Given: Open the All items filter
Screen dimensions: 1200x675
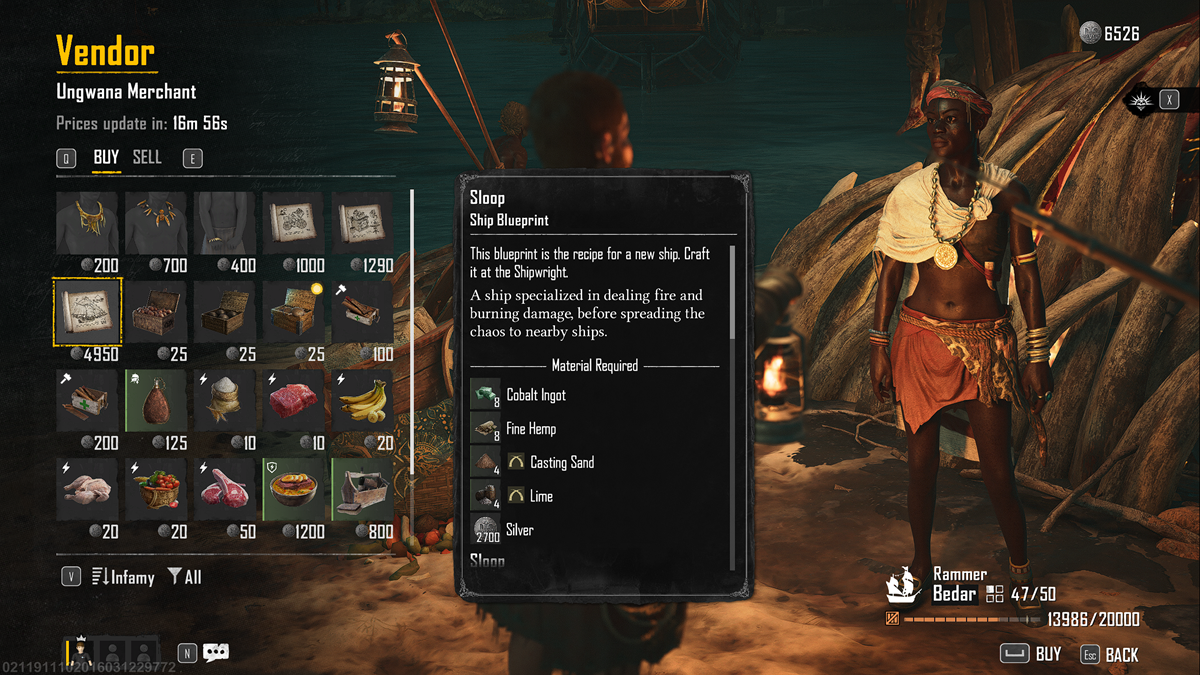Looking at the screenshot, I should tap(185, 577).
